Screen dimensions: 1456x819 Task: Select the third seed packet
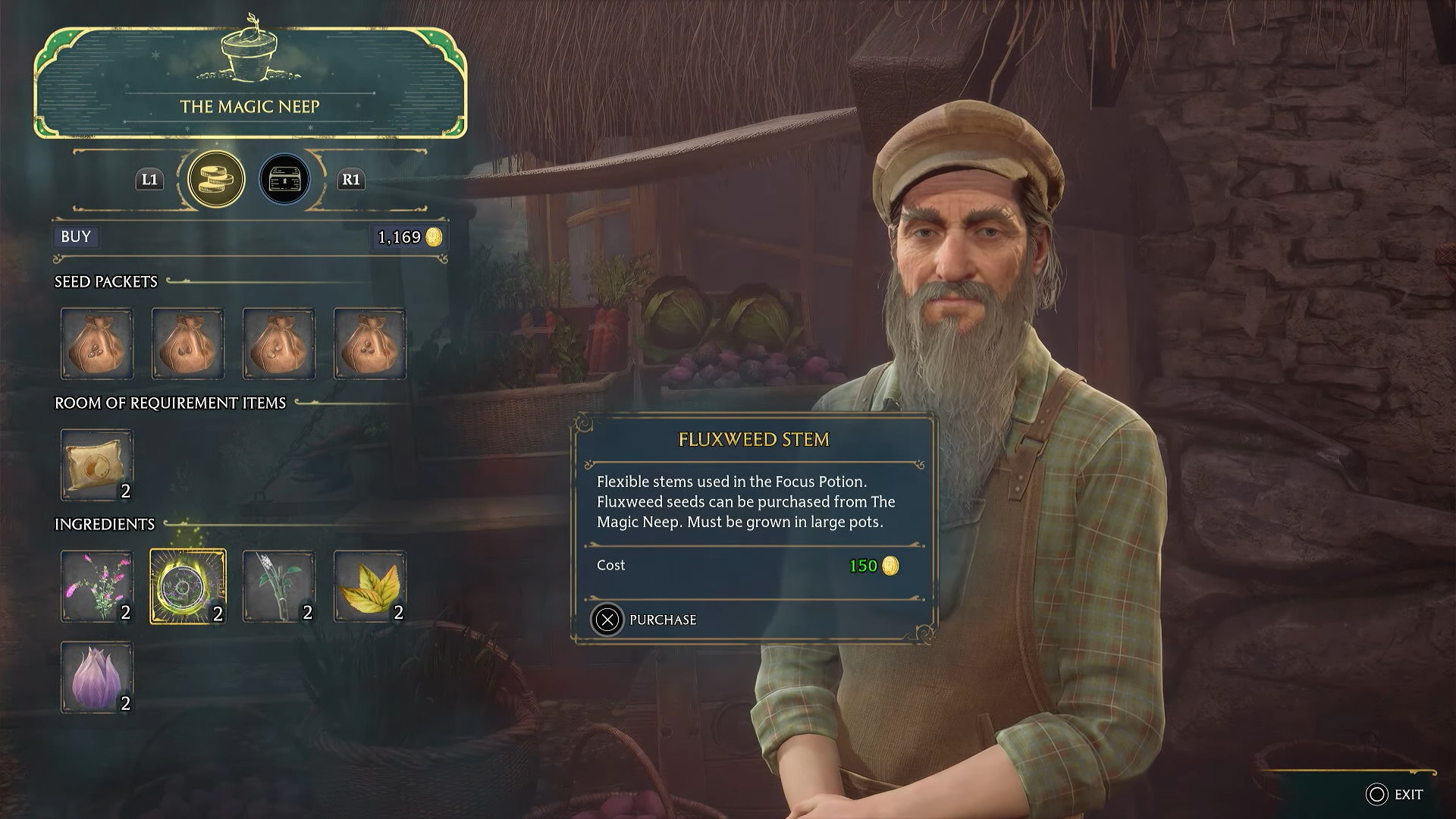[x=279, y=344]
